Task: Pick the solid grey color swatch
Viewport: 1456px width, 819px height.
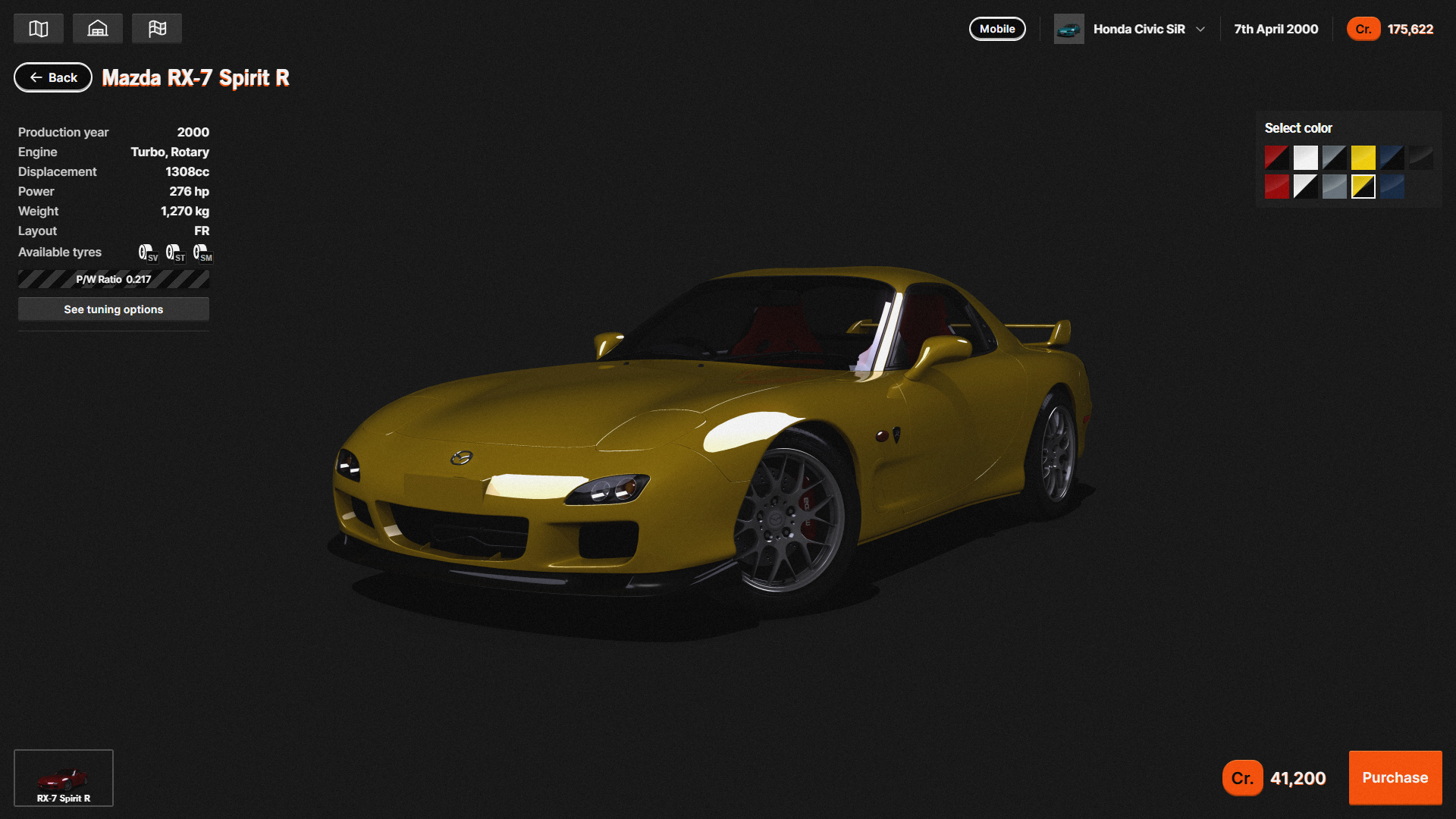Action: tap(1335, 187)
